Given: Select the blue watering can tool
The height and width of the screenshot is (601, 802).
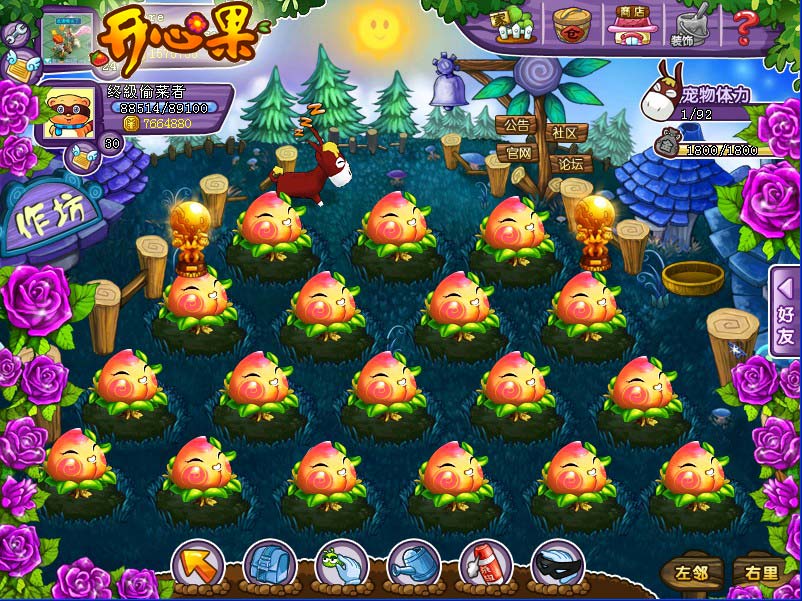Looking at the screenshot, I should (413, 566).
